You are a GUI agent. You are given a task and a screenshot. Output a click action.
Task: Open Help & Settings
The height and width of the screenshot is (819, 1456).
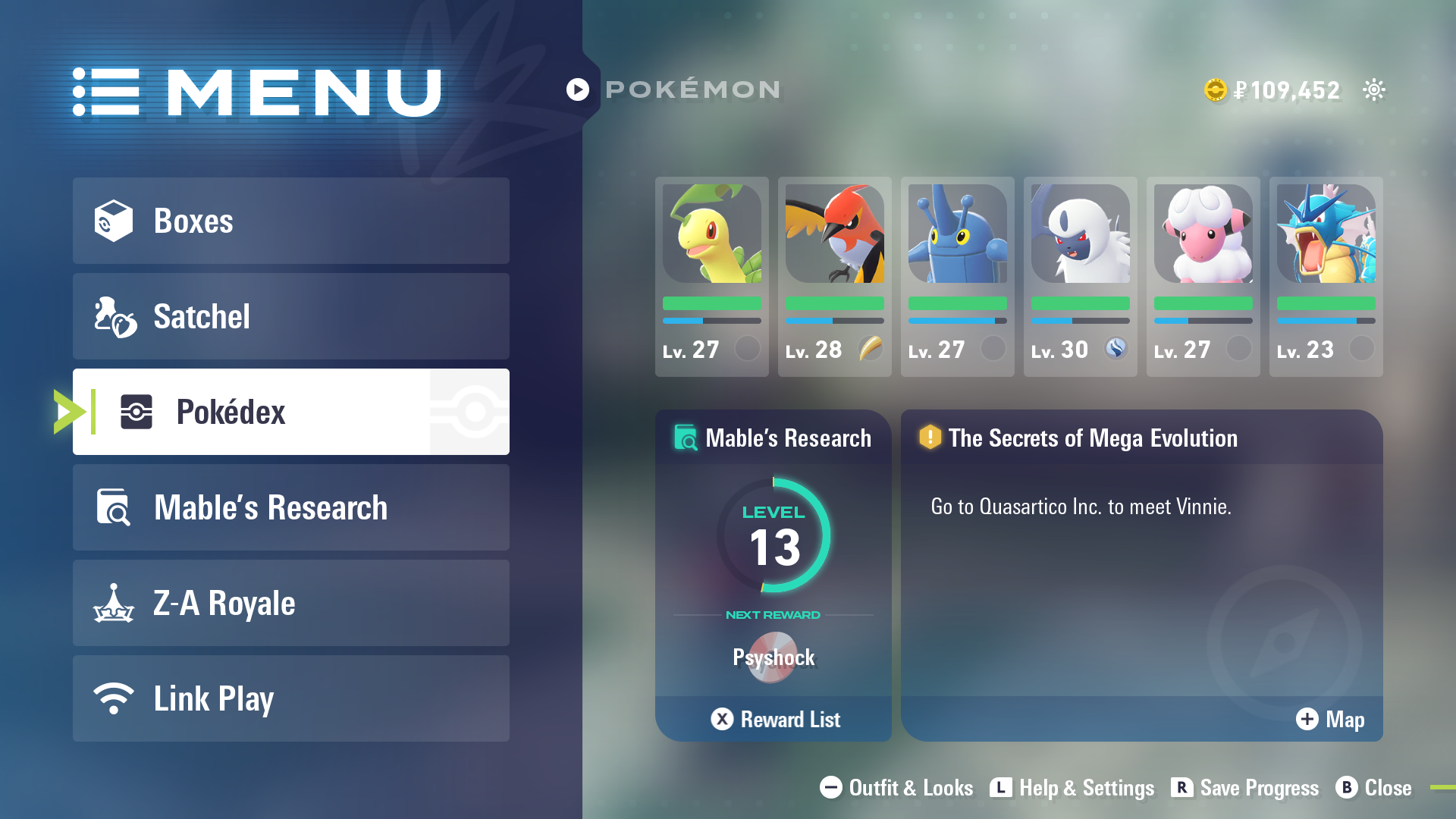tap(1072, 788)
